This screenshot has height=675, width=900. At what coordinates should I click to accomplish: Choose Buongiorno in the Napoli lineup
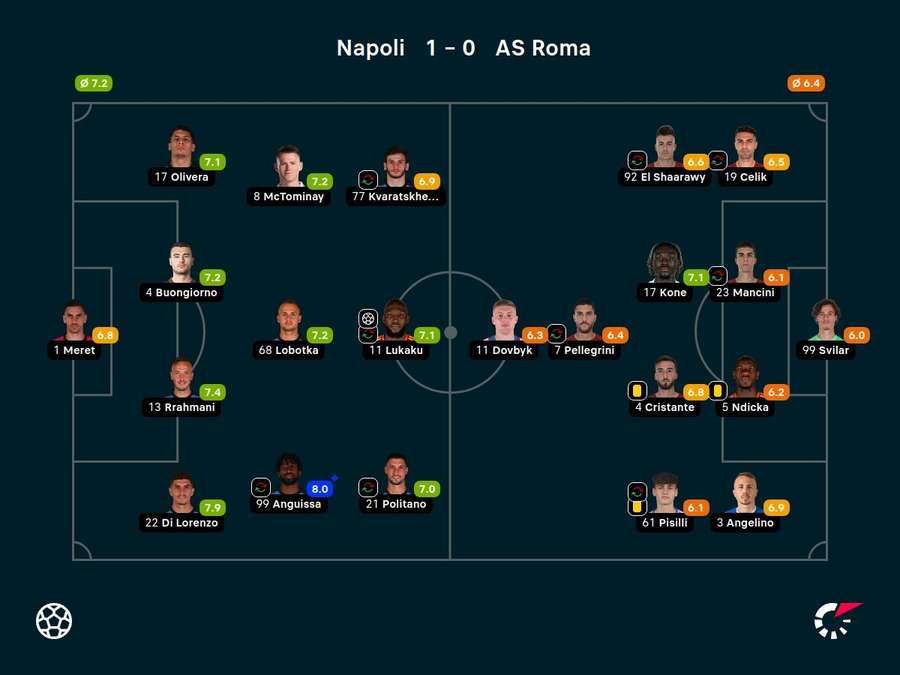[181, 264]
